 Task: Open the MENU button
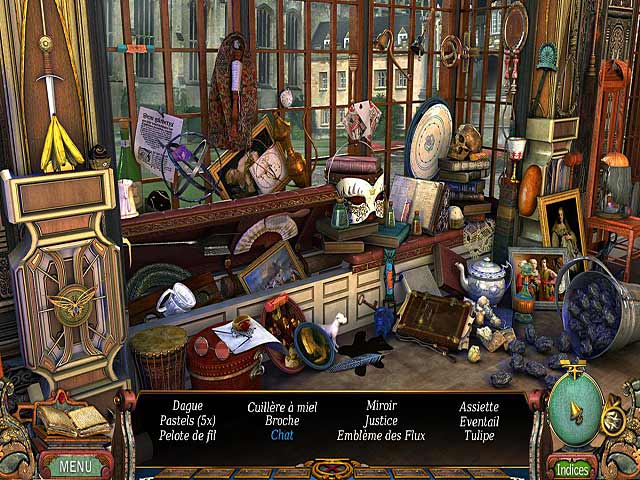pyautogui.click(x=75, y=465)
